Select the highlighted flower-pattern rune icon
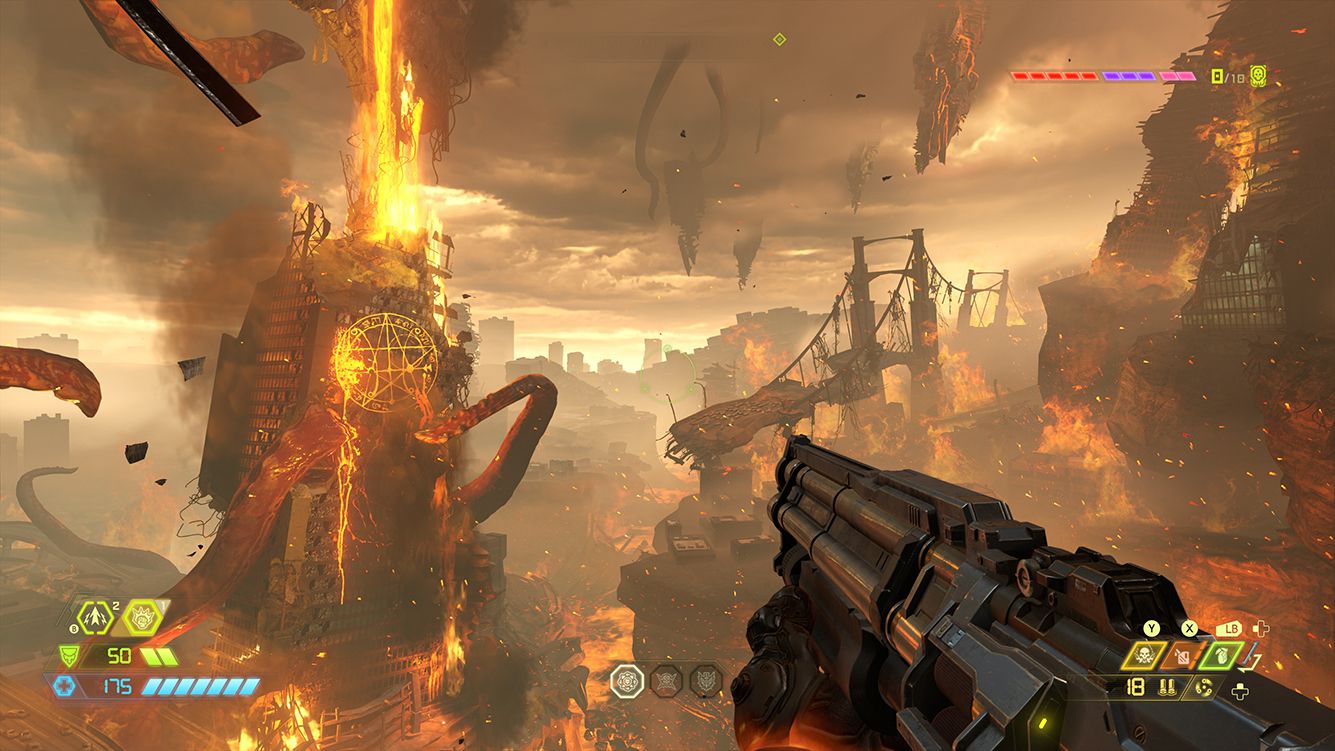The height and width of the screenshot is (751, 1335). [x=626, y=681]
